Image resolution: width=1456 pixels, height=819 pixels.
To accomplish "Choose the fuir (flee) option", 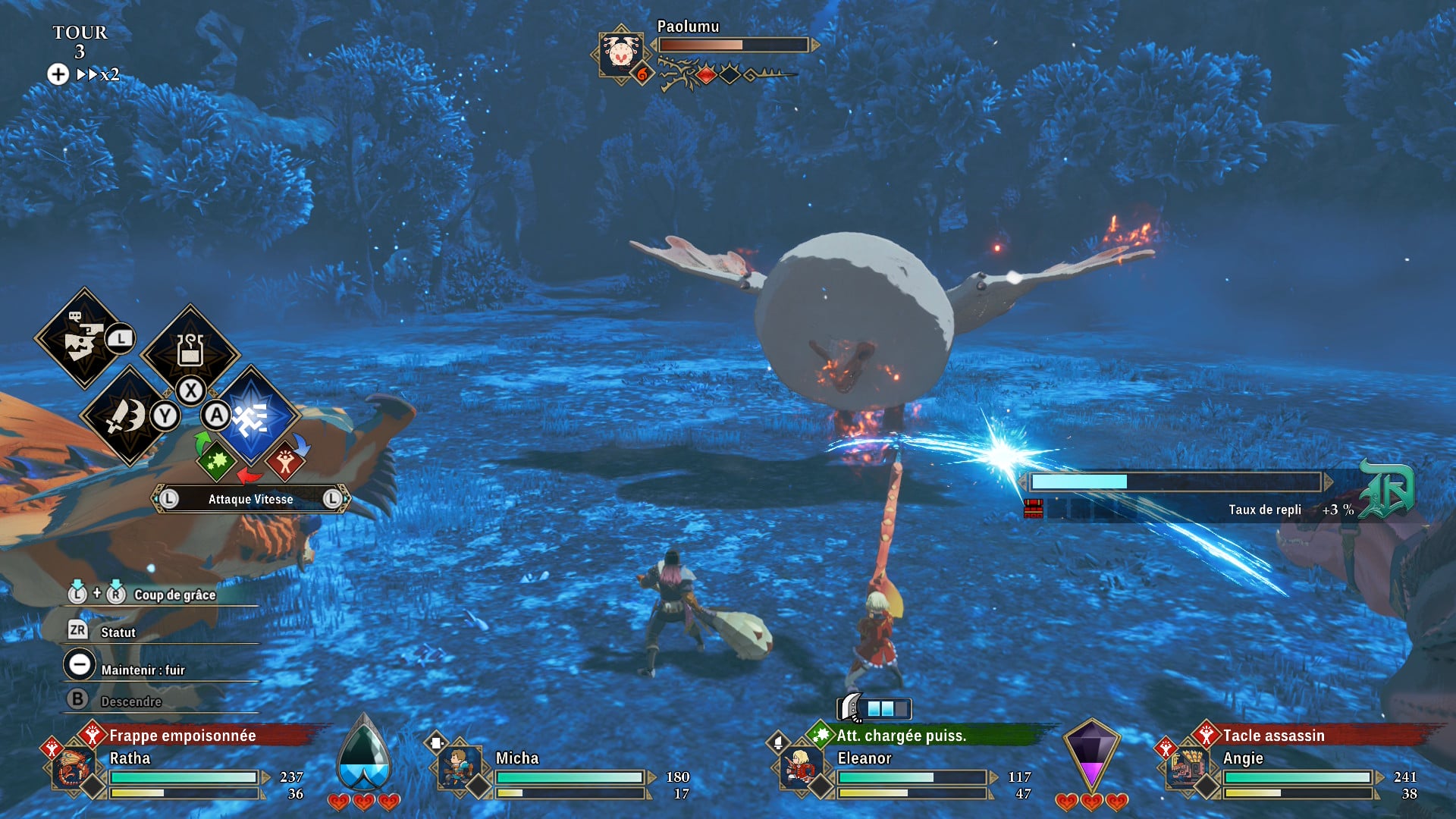I will coord(142,670).
